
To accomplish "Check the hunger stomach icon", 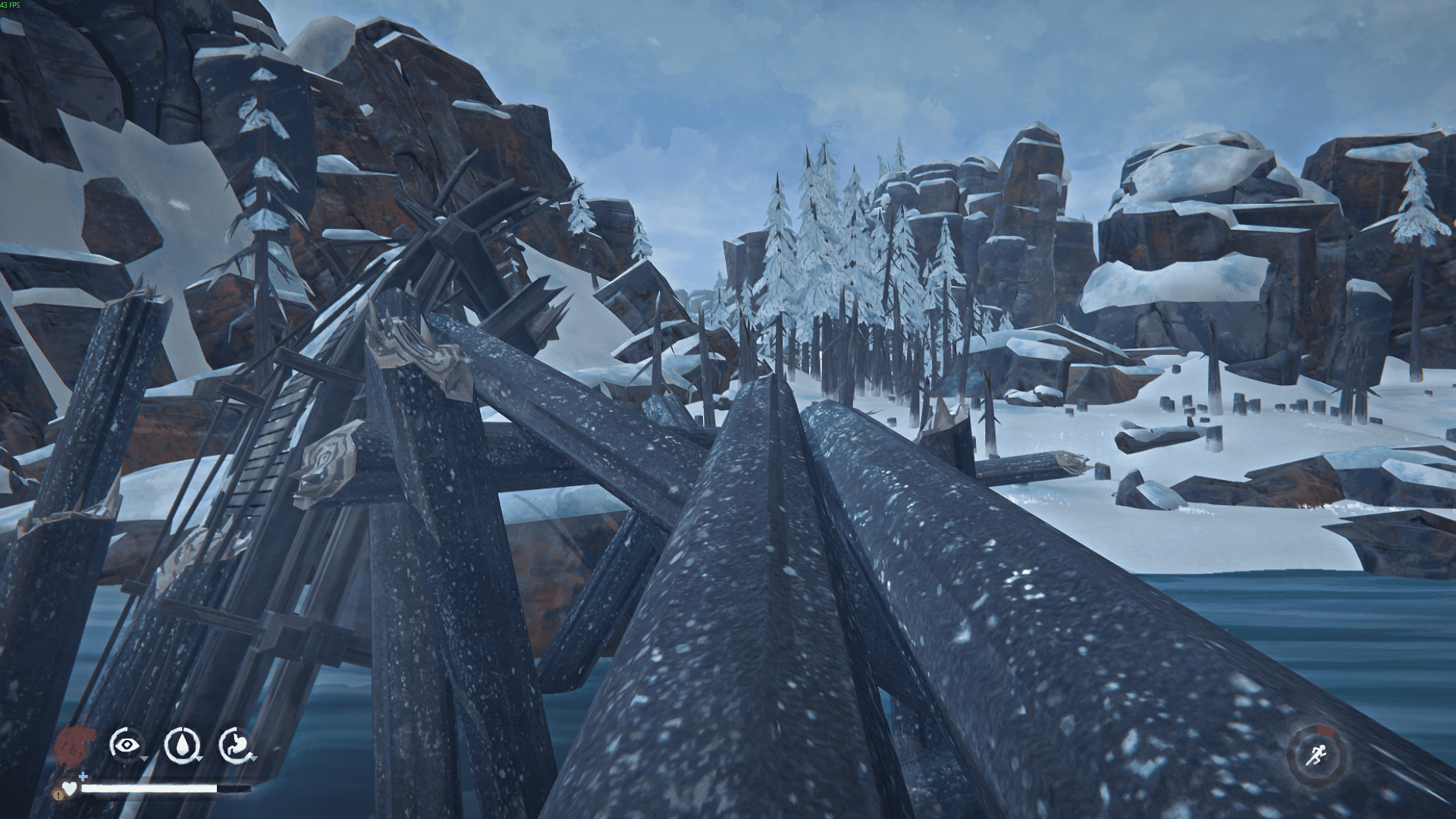I will point(236,745).
